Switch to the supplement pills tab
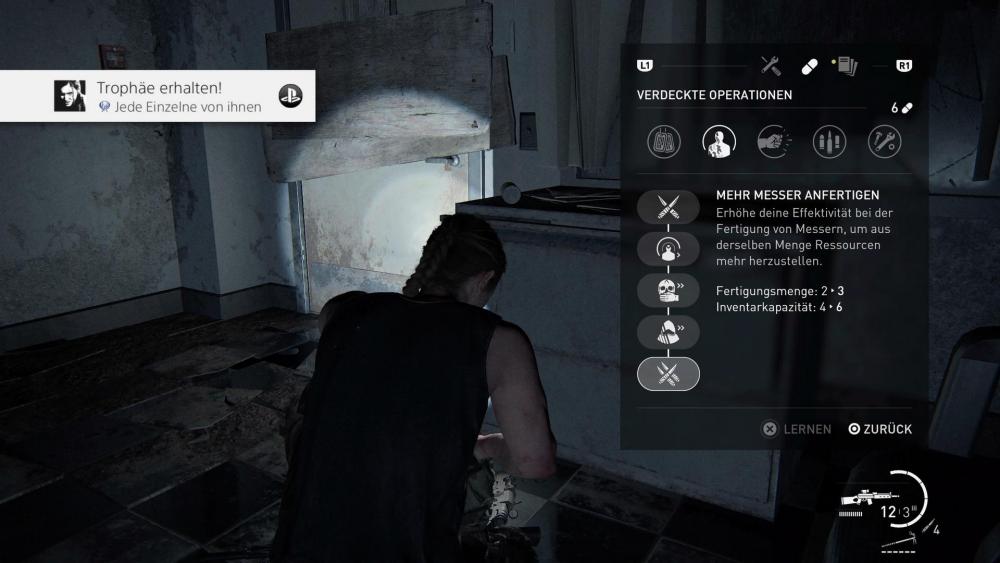The width and height of the screenshot is (1000, 563). click(x=809, y=66)
